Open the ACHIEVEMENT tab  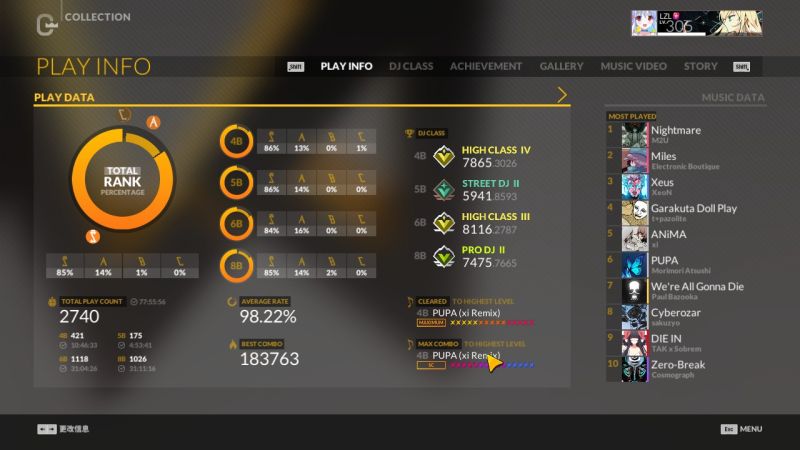click(486, 66)
